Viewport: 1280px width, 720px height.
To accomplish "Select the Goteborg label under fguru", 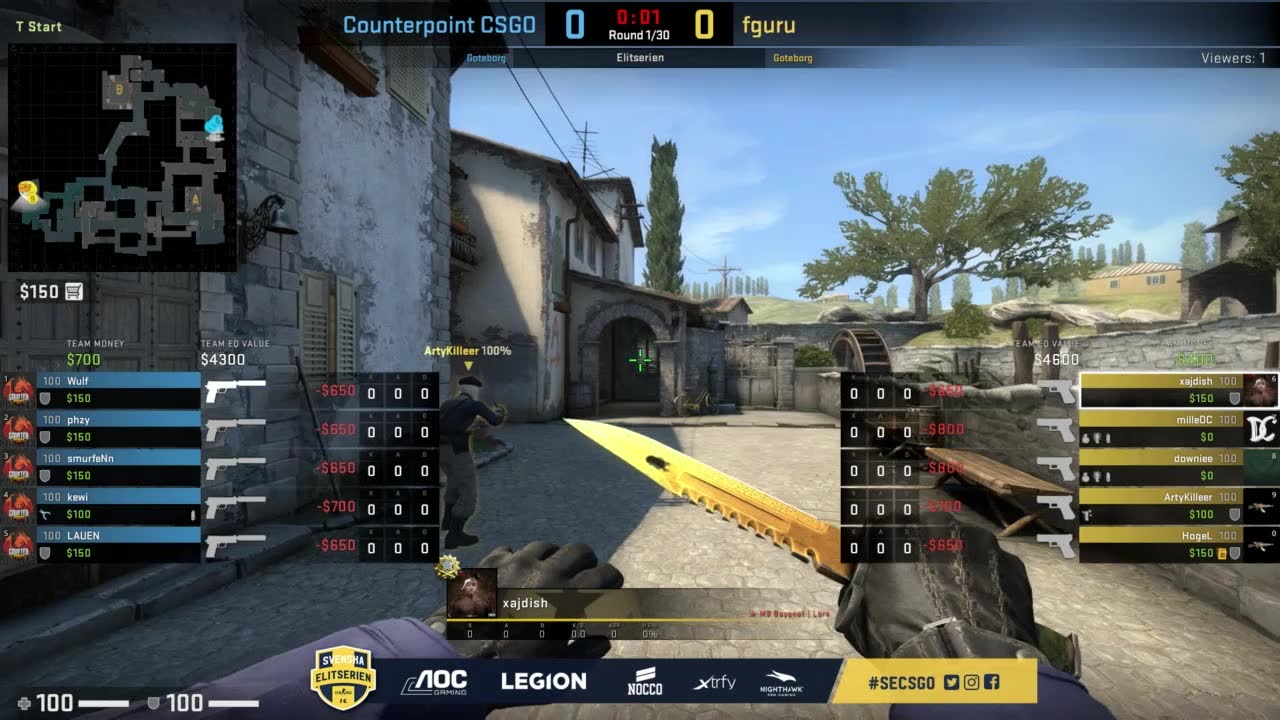I will pyautogui.click(x=793, y=58).
